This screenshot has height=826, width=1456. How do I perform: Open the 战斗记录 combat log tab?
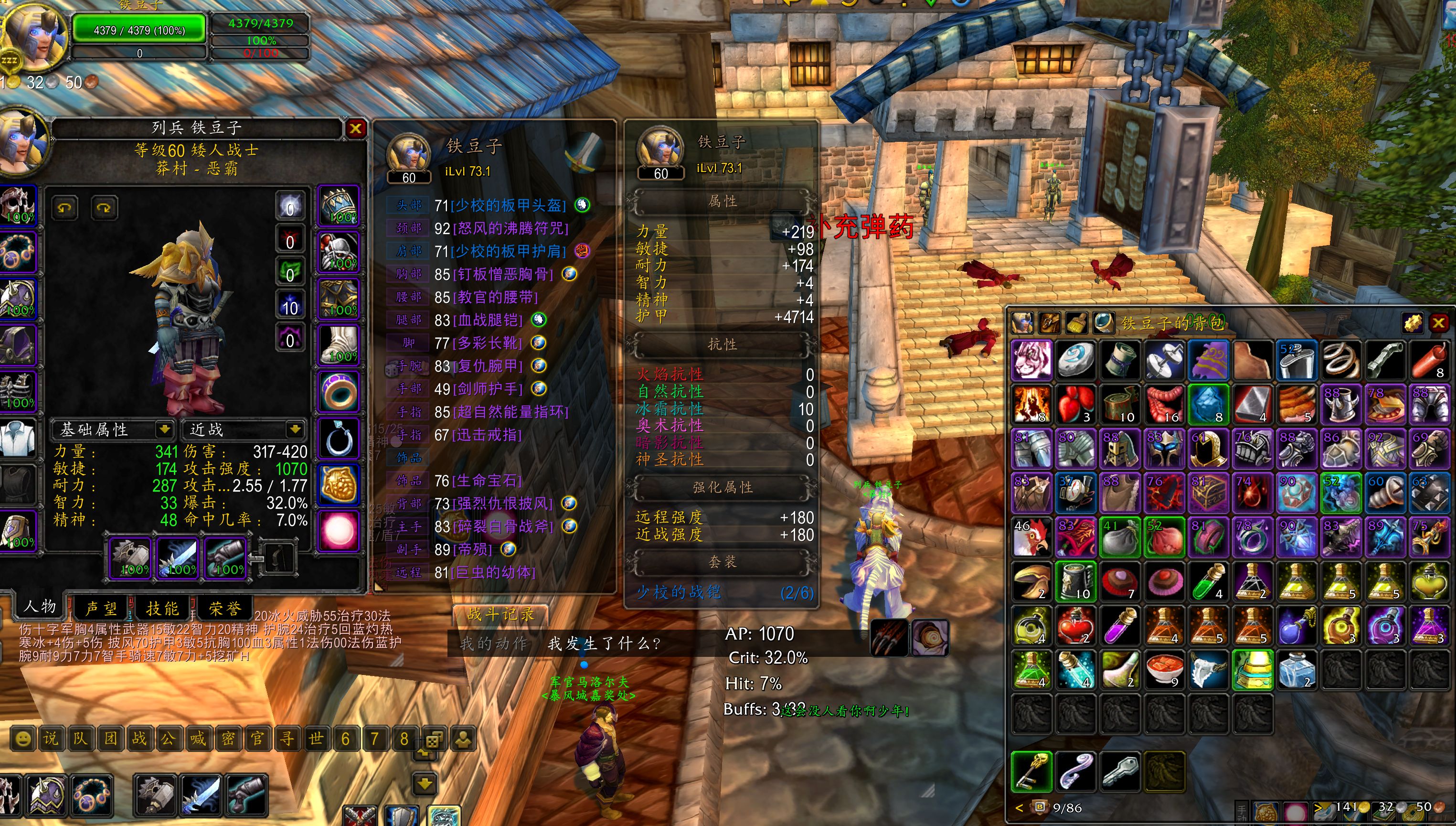[500, 614]
